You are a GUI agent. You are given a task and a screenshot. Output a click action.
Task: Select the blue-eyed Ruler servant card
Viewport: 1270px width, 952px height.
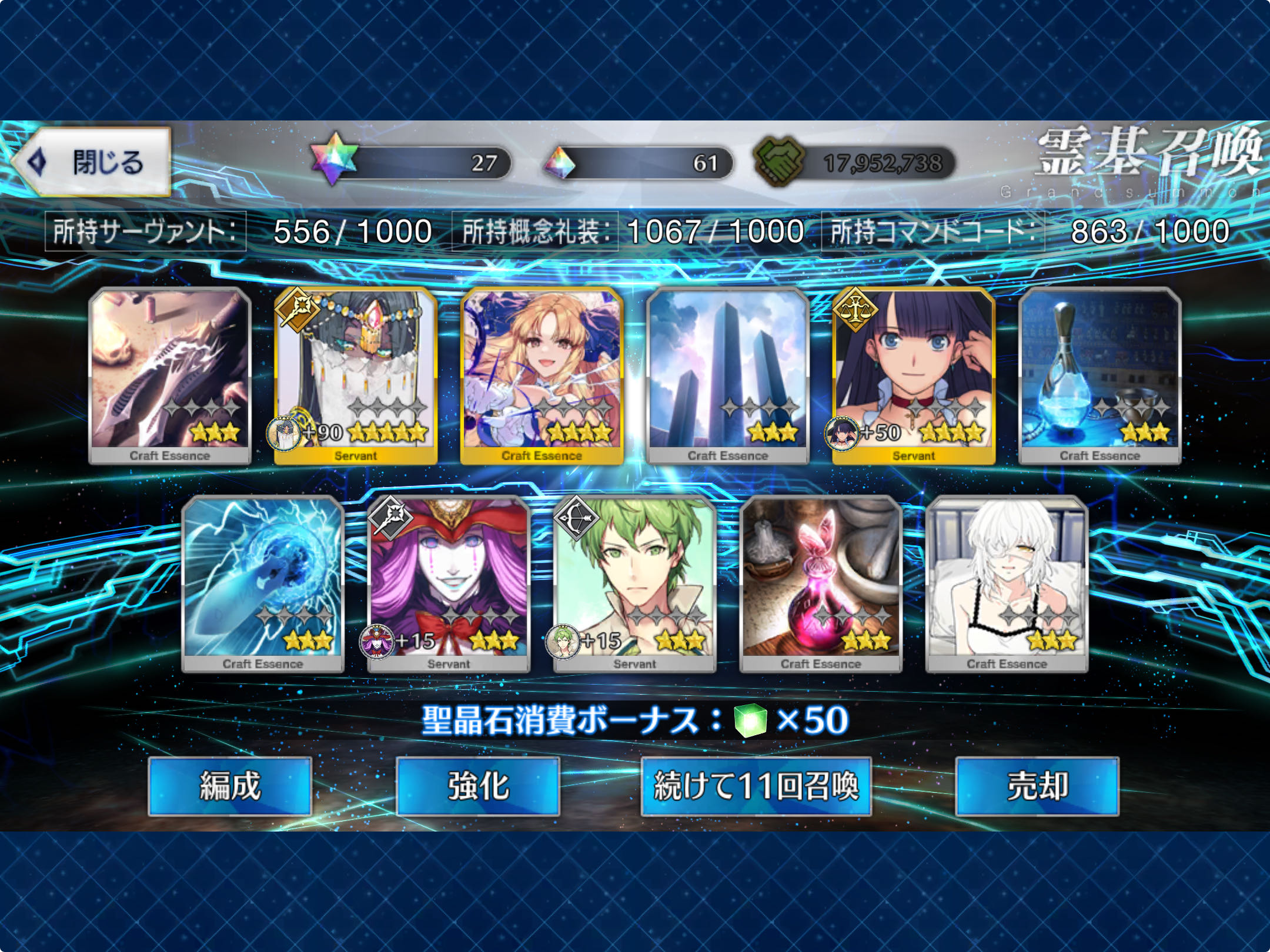pyautogui.click(x=913, y=376)
